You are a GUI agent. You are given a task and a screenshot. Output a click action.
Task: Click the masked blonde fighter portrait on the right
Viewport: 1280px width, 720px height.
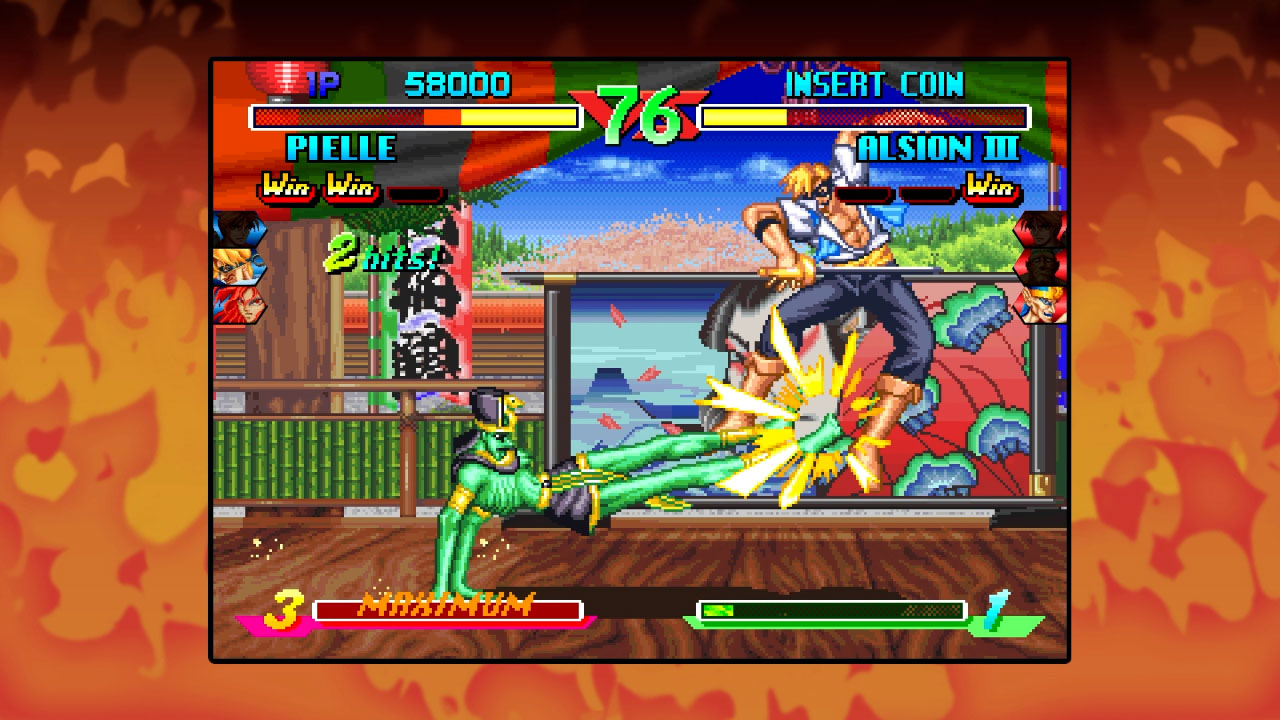click(1040, 305)
